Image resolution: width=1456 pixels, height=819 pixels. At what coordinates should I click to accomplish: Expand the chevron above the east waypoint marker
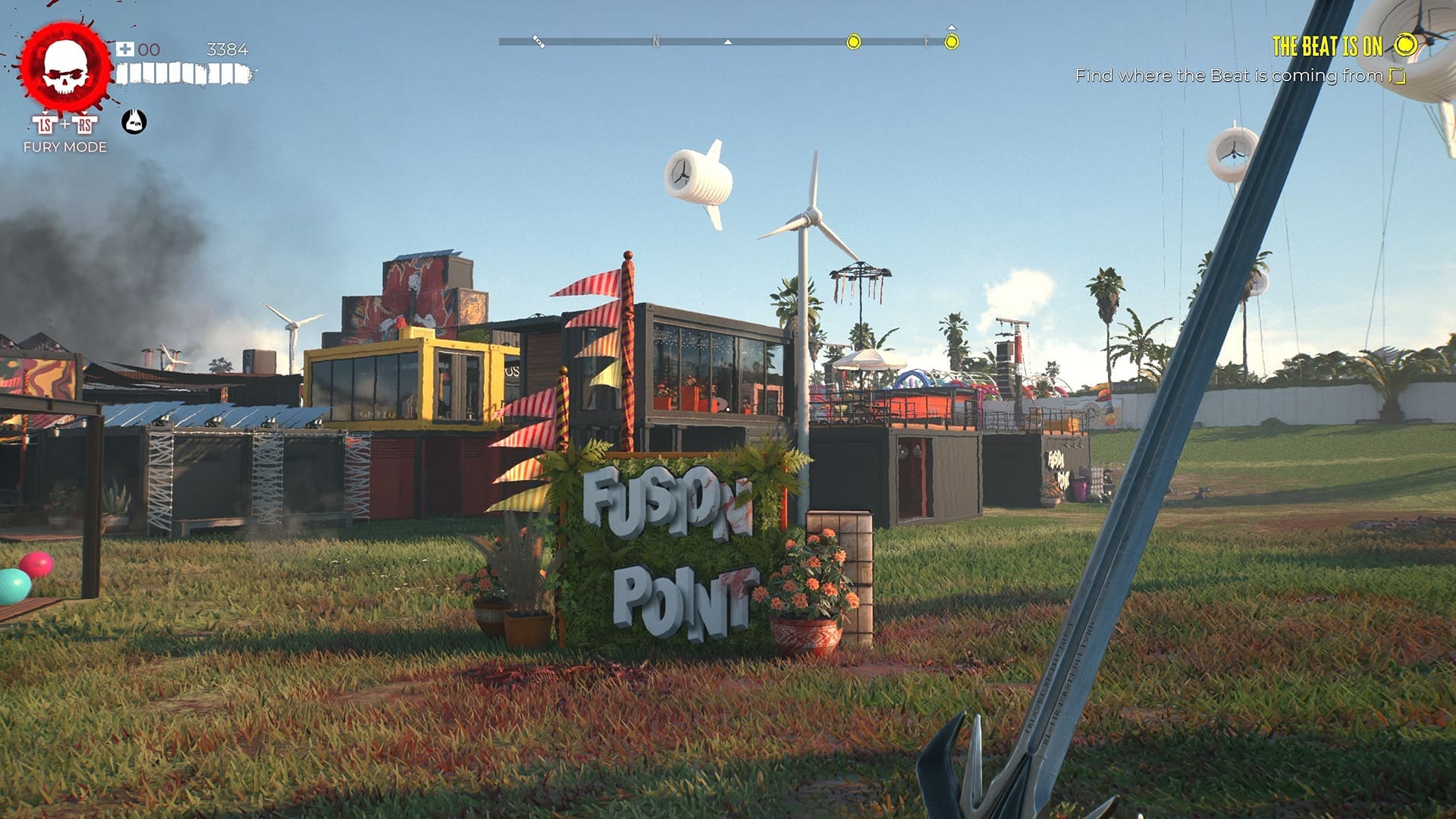(950, 27)
